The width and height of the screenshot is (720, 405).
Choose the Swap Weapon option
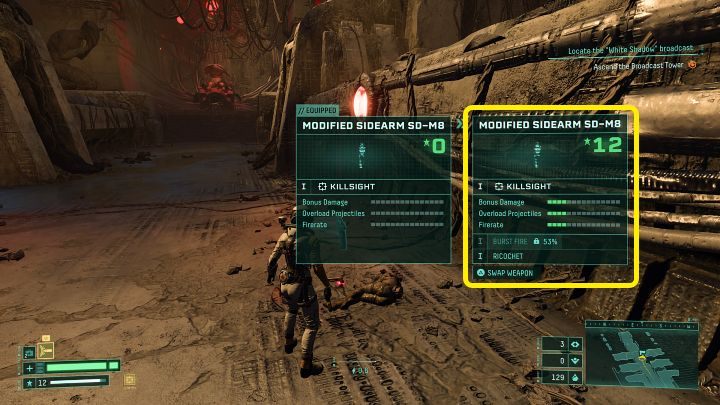510,272
